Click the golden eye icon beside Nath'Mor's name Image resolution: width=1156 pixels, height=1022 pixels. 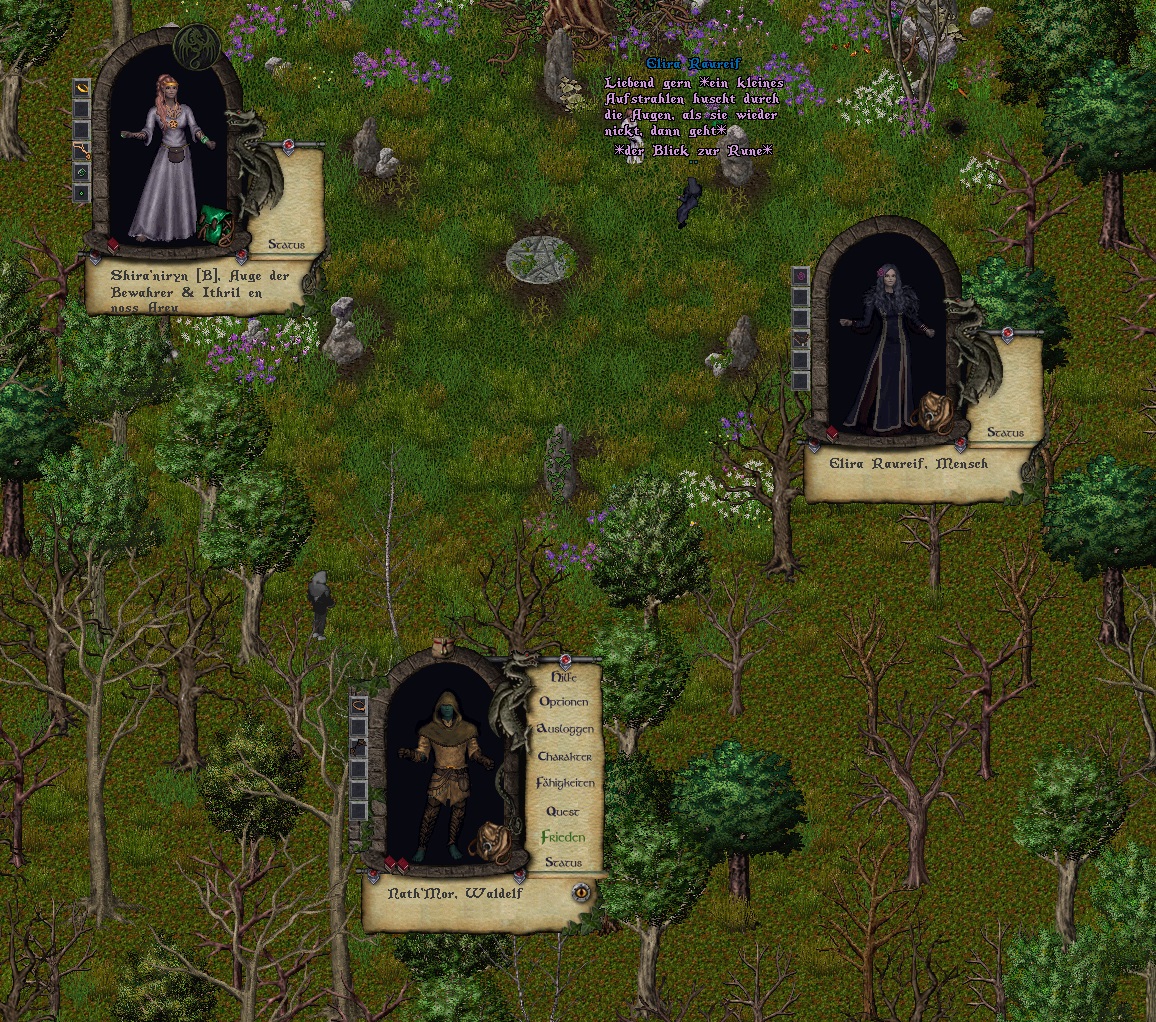581,892
